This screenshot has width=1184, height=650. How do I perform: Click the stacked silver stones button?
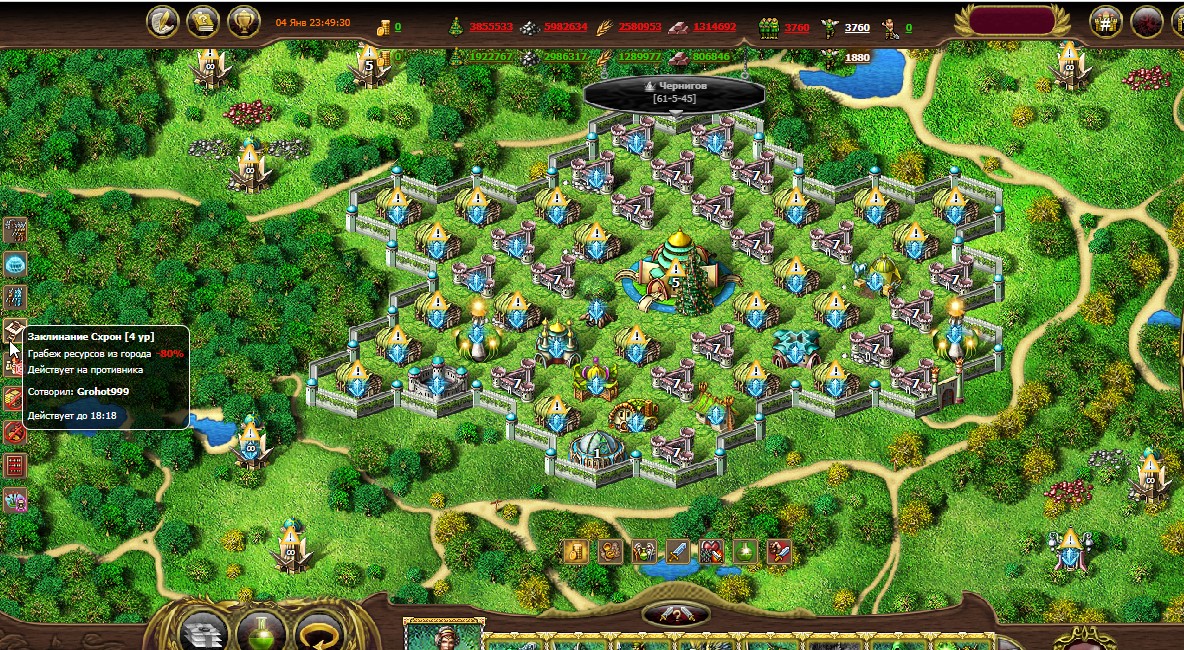(x=203, y=630)
